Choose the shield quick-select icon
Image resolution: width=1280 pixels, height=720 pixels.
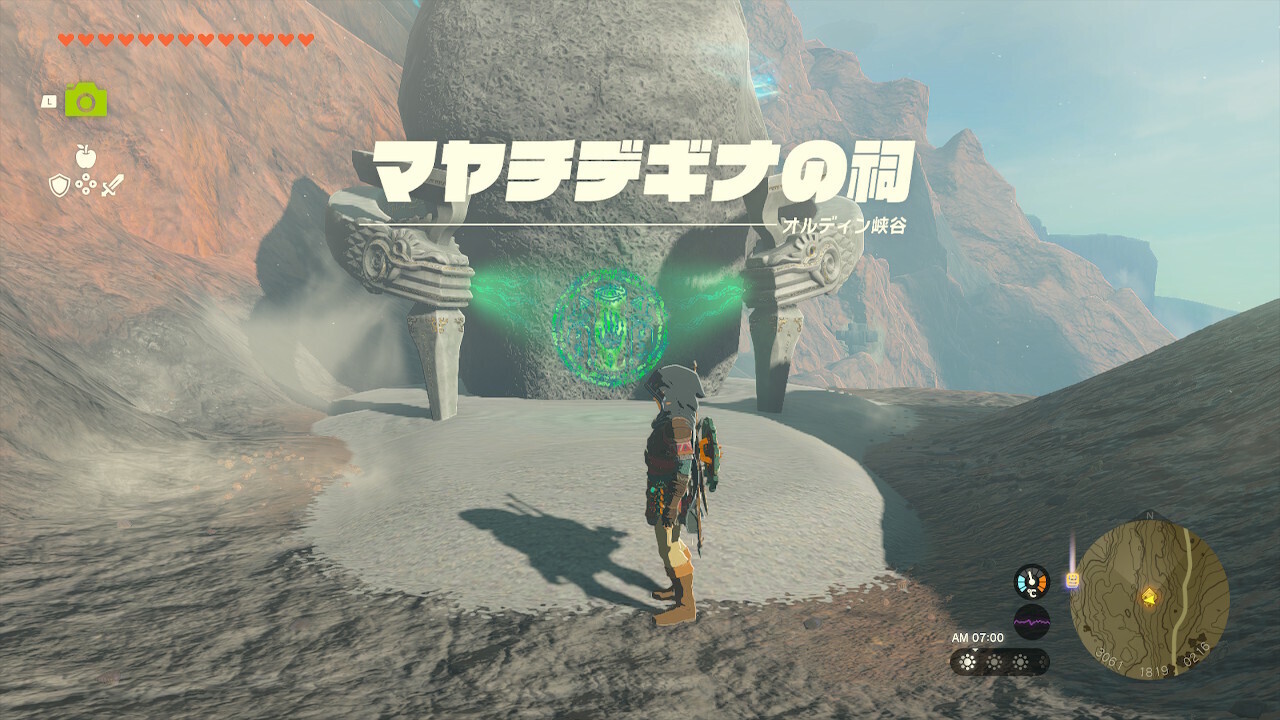pos(60,185)
